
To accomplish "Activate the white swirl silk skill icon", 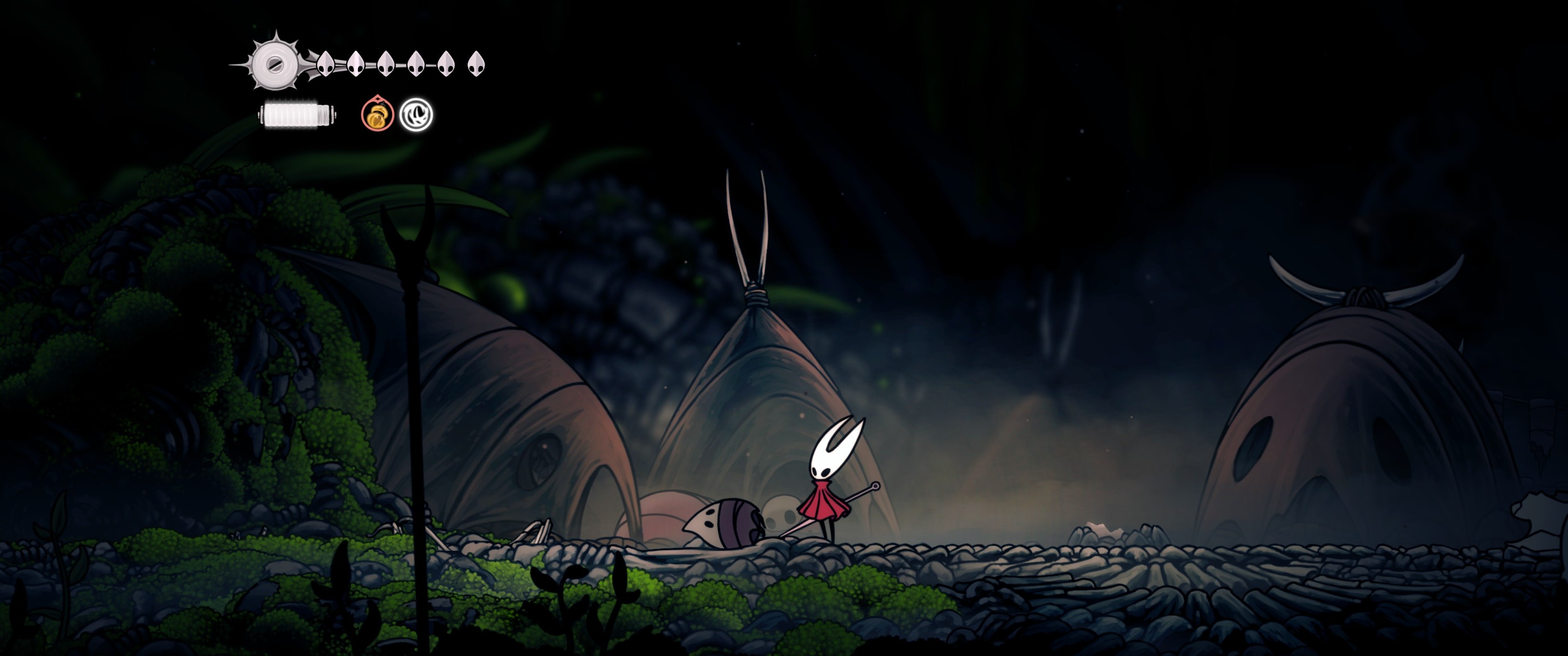I will (416, 114).
